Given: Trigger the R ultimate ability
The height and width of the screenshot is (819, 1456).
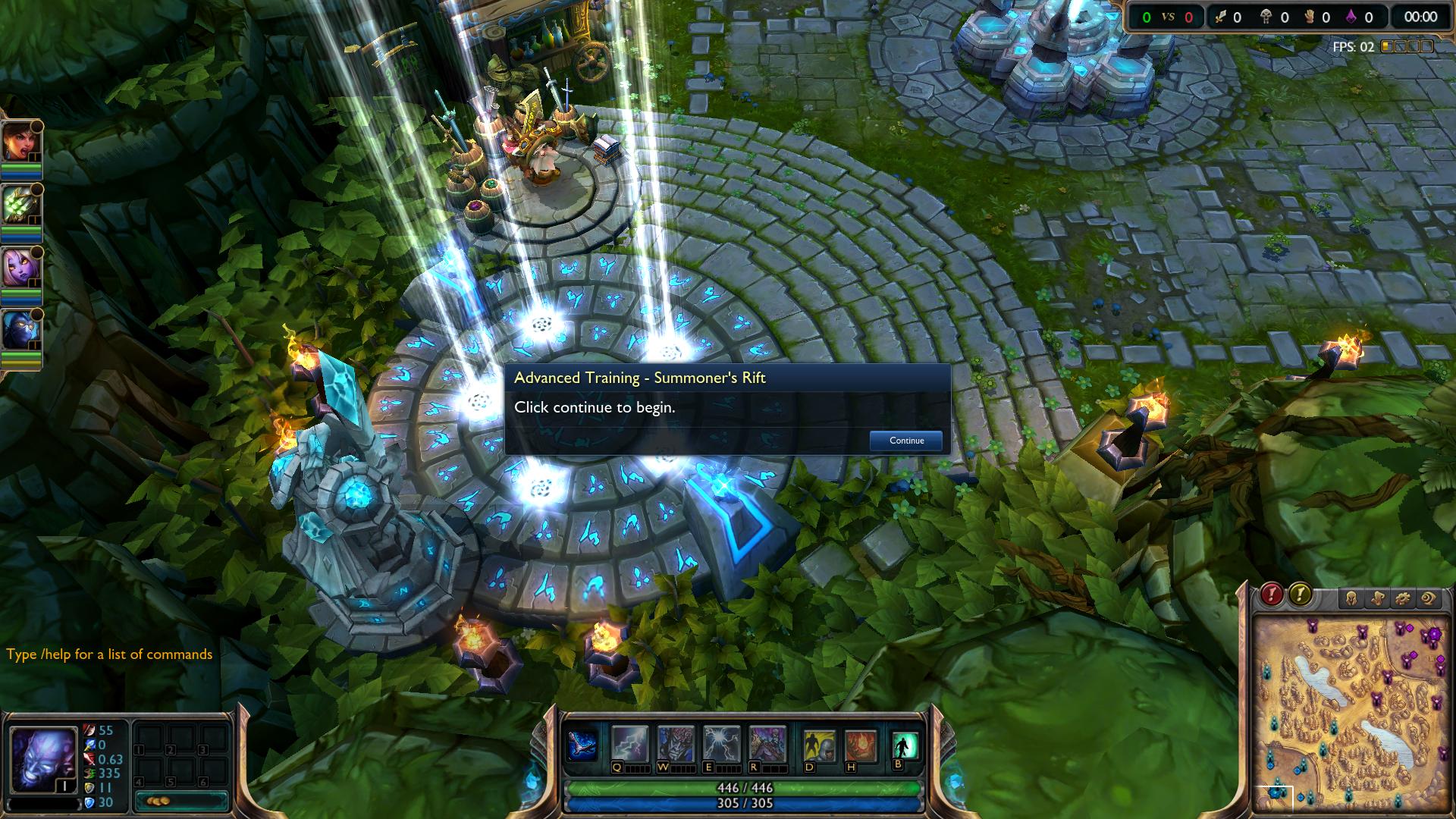Looking at the screenshot, I should click(x=767, y=744).
